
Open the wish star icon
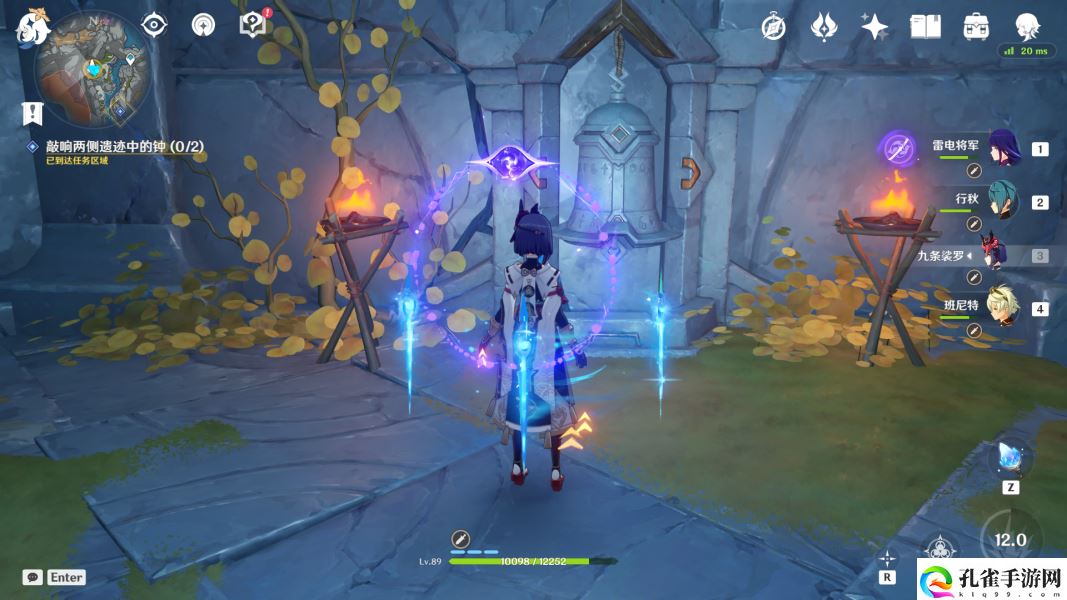(875, 27)
